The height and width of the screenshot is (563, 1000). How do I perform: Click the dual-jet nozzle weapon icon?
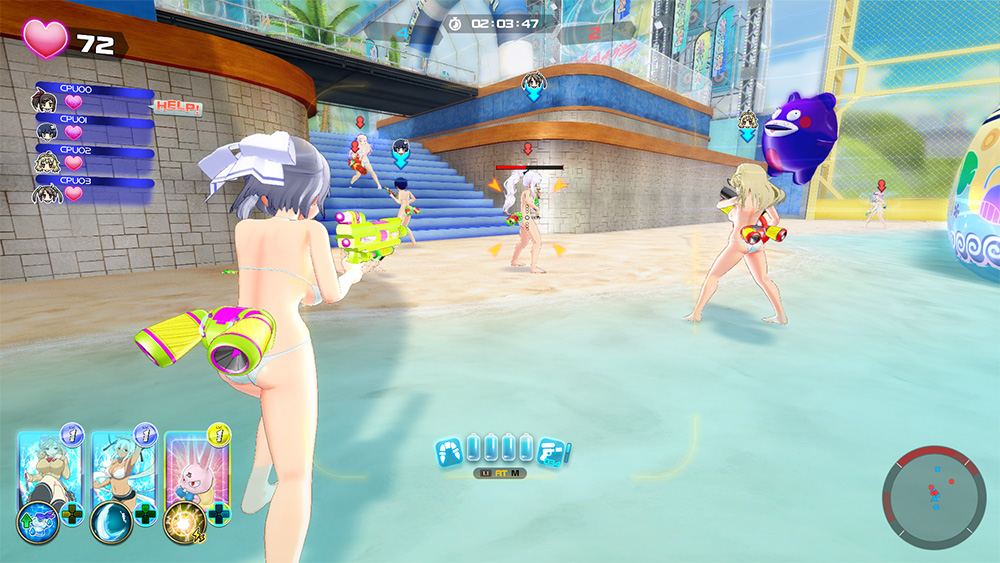pos(450,451)
